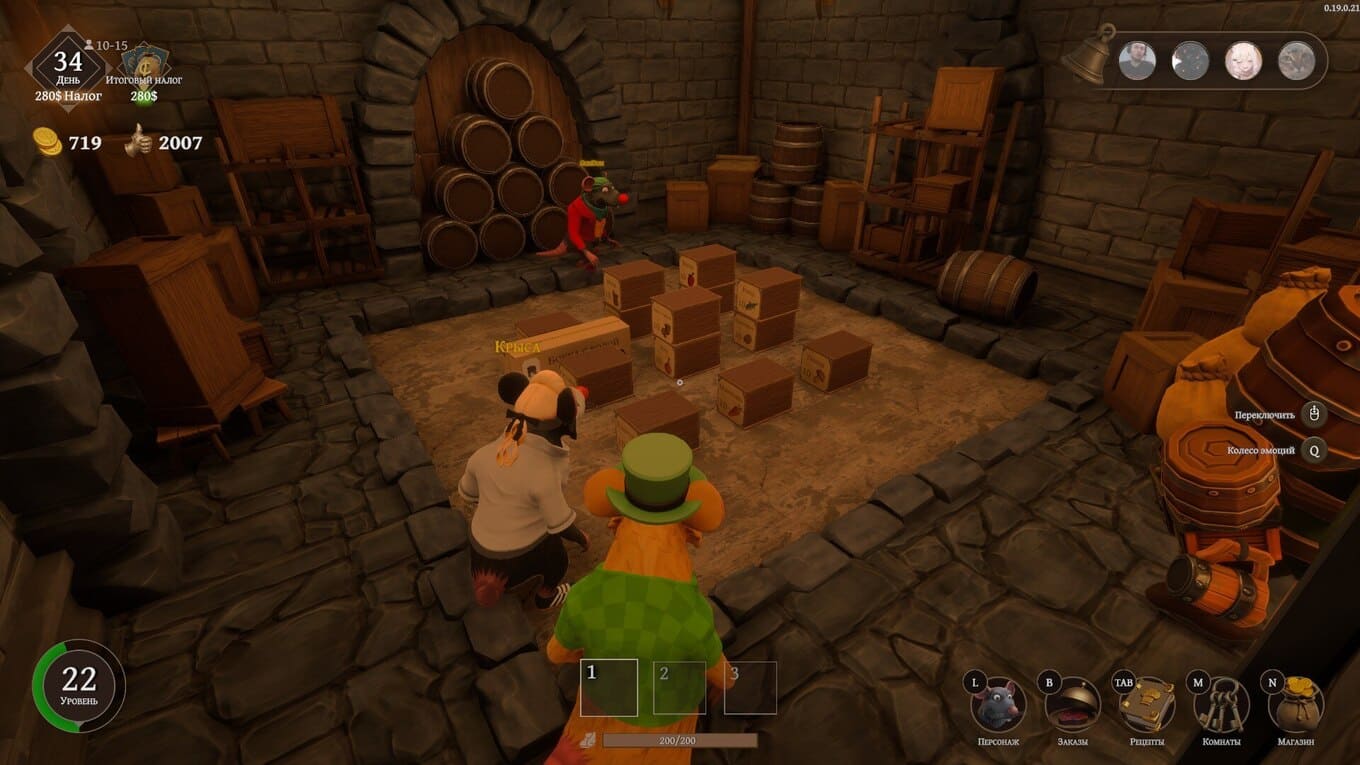1360x765 pixels.
Task: Open the Заказы orders panel
Action: coord(1072,705)
